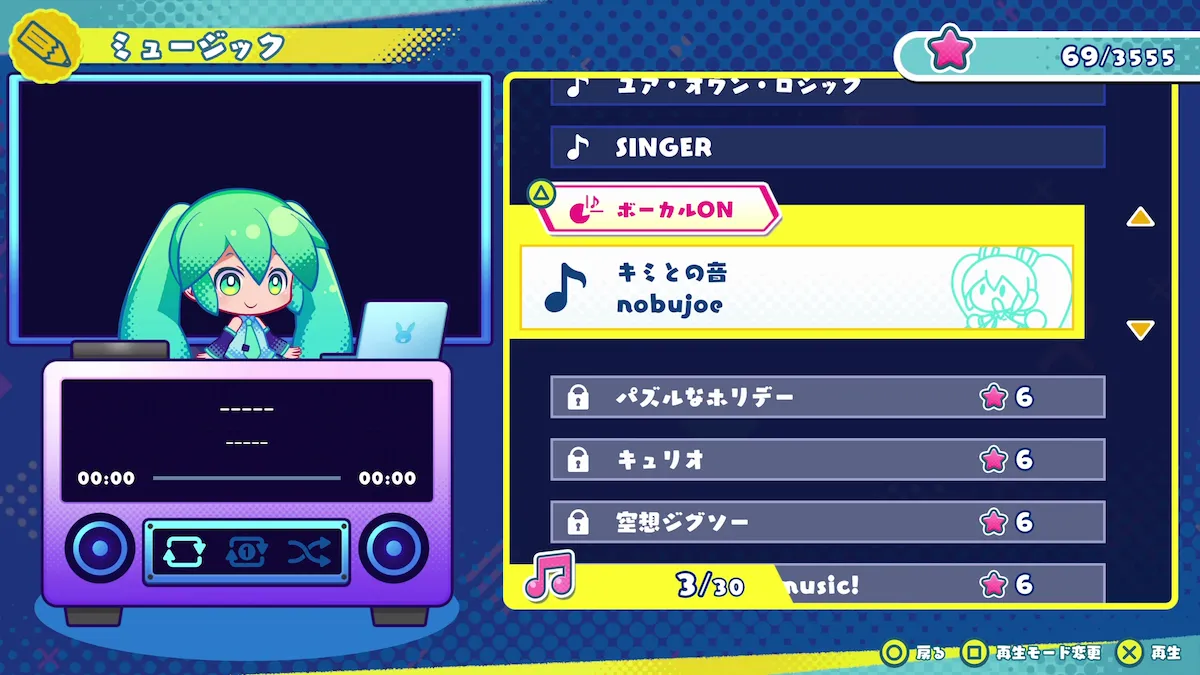Turn on the shuffle icon on the boombox
This screenshot has width=1200, height=675.
(309, 551)
